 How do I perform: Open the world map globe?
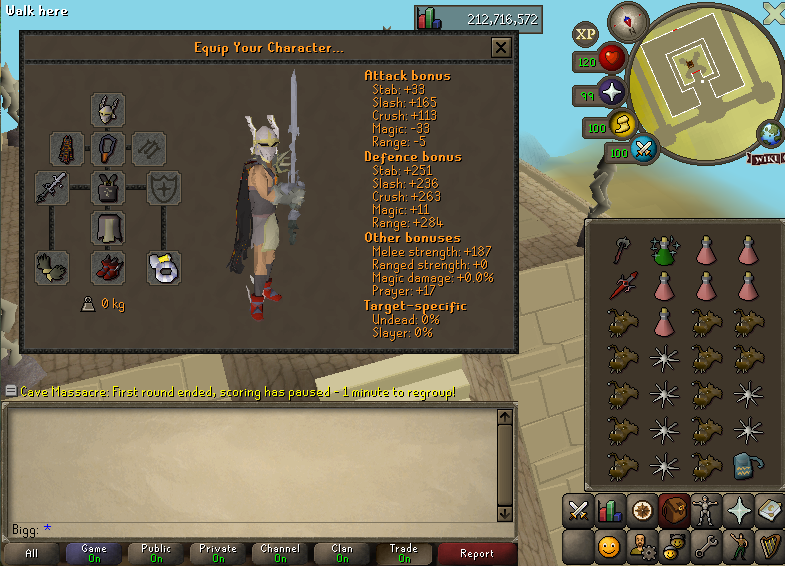[771, 133]
